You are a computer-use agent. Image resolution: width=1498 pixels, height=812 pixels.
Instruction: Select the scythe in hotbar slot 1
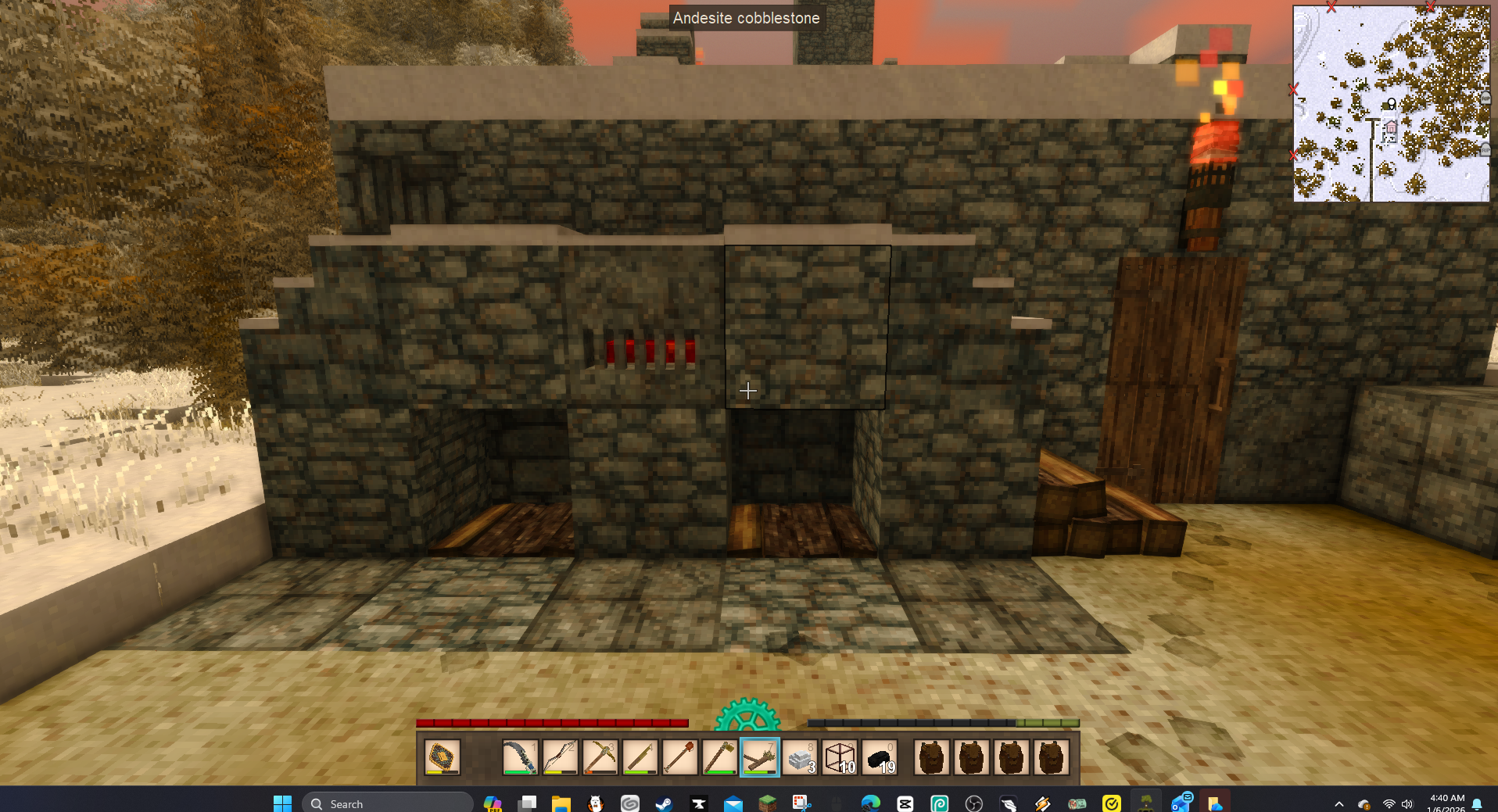click(520, 757)
